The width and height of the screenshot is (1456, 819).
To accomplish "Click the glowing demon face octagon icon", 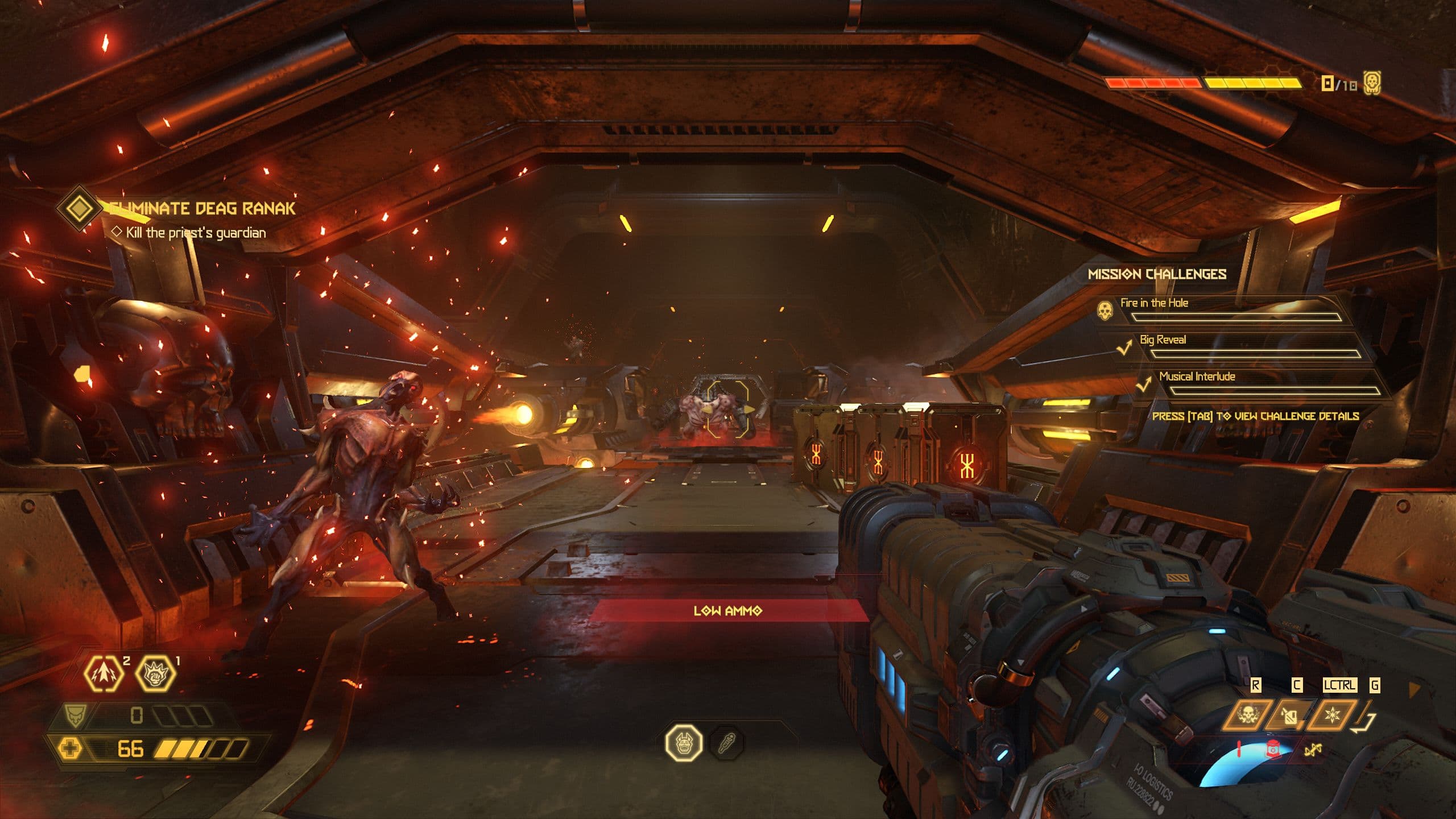I will pos(684,742).
